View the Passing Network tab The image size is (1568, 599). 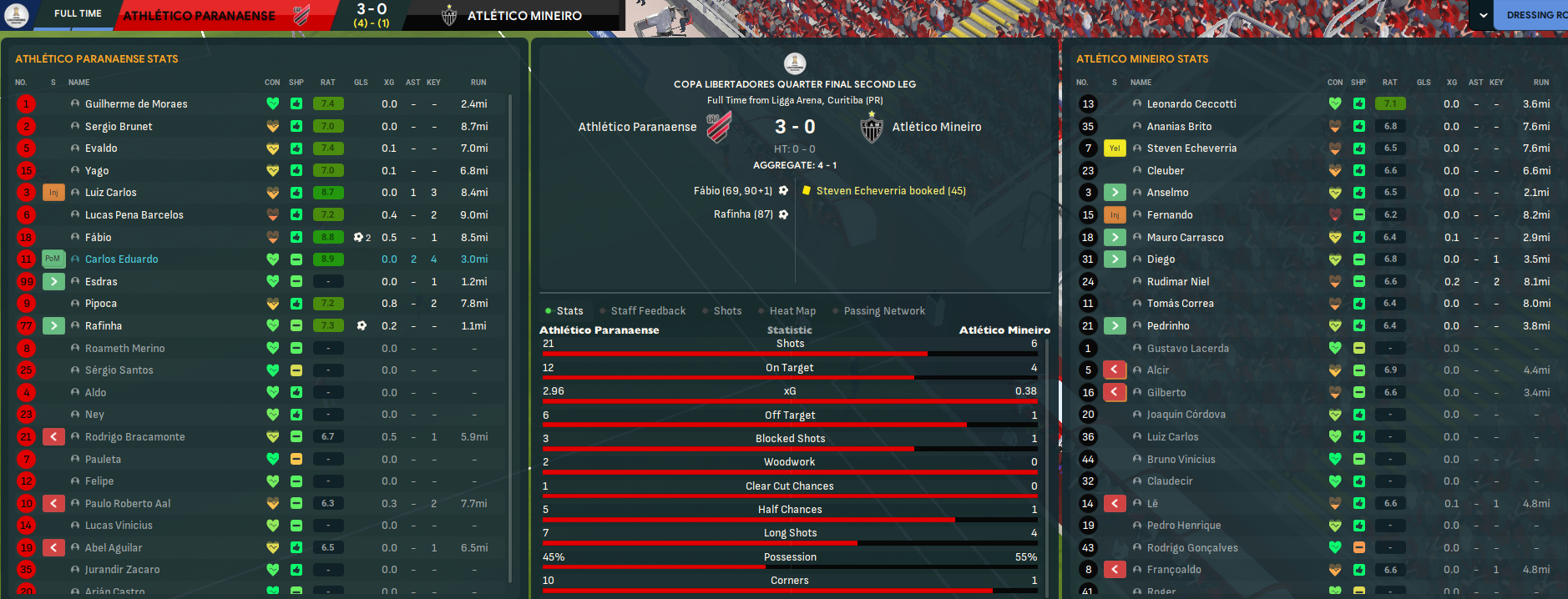pyautogui.click(x=884, y=311)
